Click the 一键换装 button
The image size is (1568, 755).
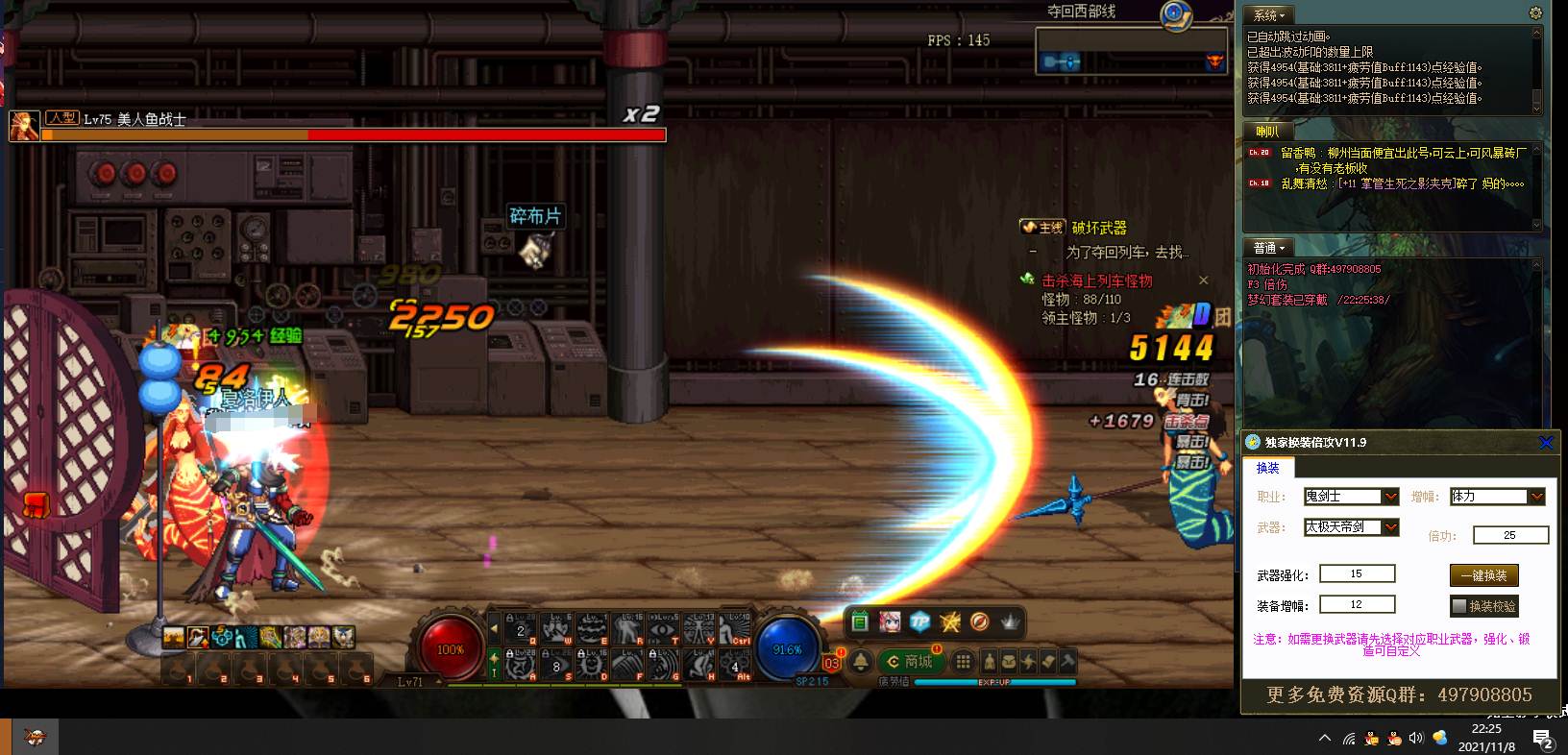[x=1483, y=575]
